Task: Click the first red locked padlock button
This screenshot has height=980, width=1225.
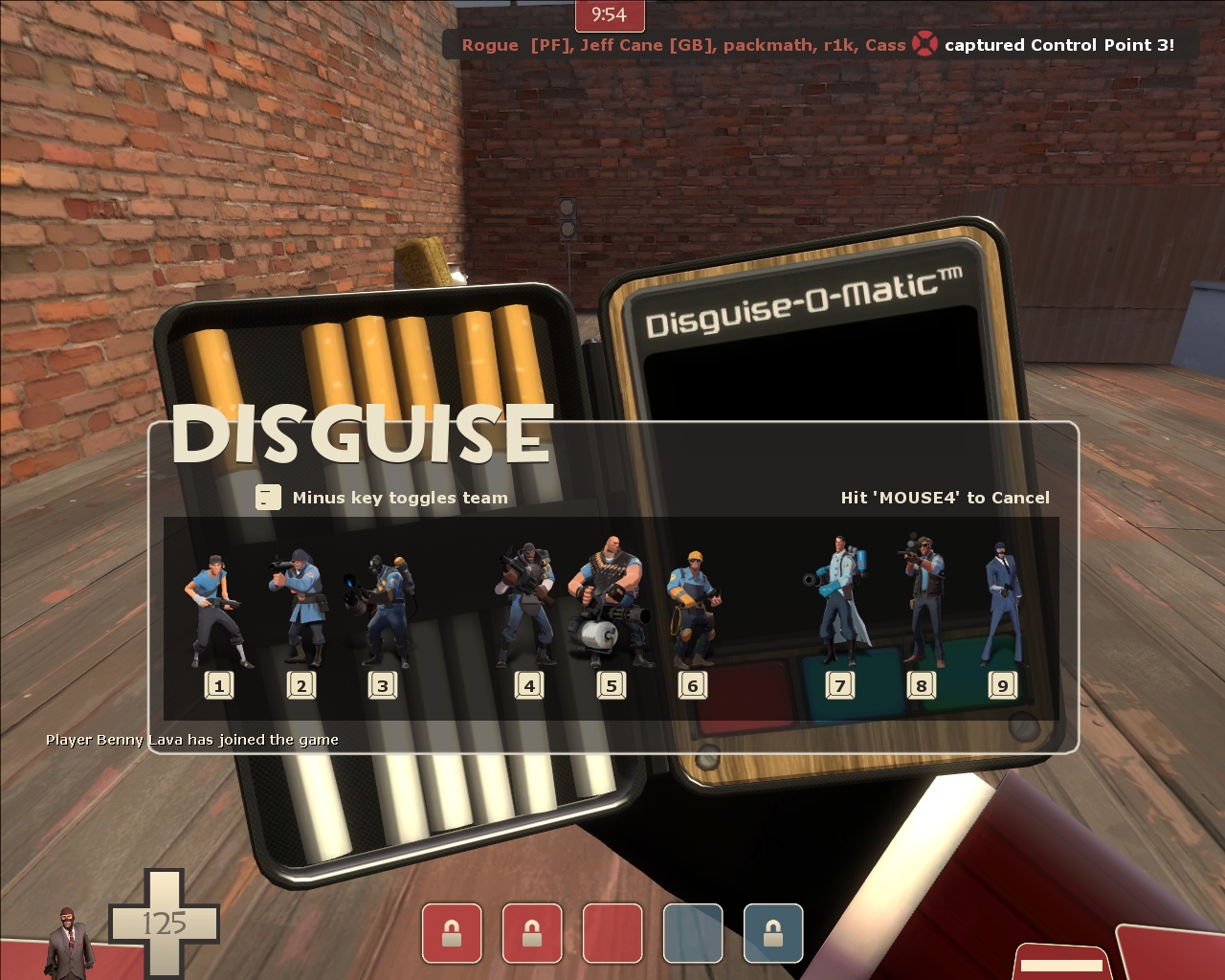Action: click(452, 933)
